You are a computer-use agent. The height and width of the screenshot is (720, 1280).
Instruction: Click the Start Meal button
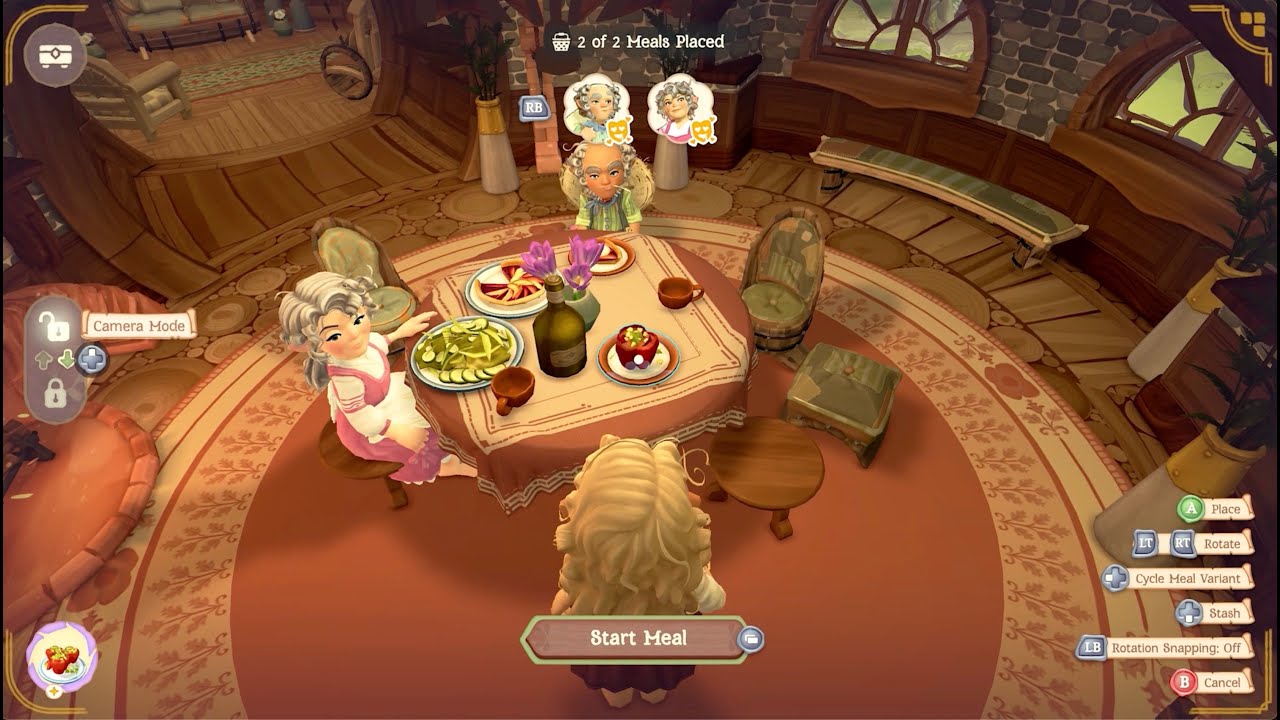pyautogui.click(x=637, y=638)
